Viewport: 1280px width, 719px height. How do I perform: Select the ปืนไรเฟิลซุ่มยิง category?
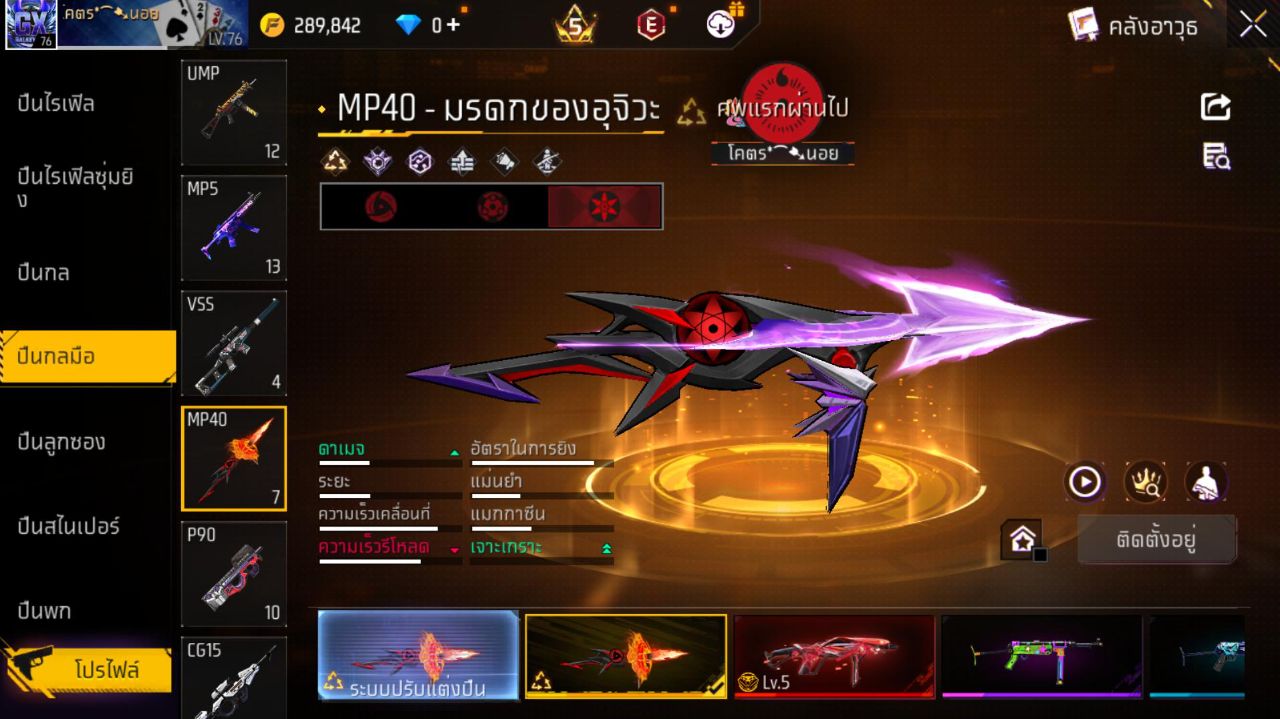(75, 187)
